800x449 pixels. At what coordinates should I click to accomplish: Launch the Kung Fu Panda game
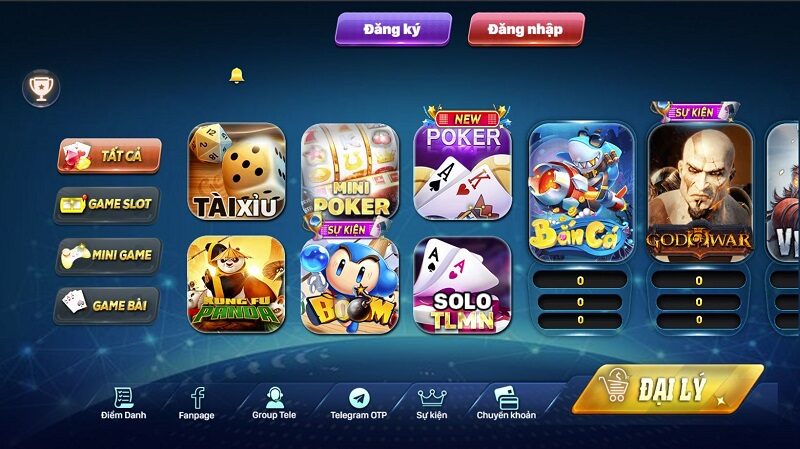[237, 285]
